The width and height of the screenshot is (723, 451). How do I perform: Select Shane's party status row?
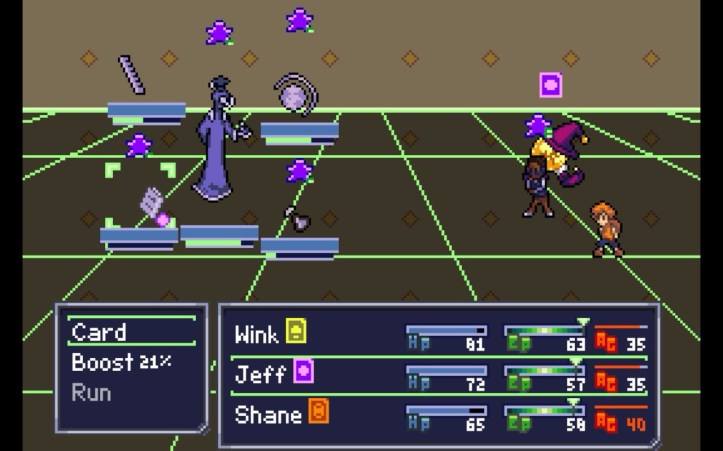[438, 414]
